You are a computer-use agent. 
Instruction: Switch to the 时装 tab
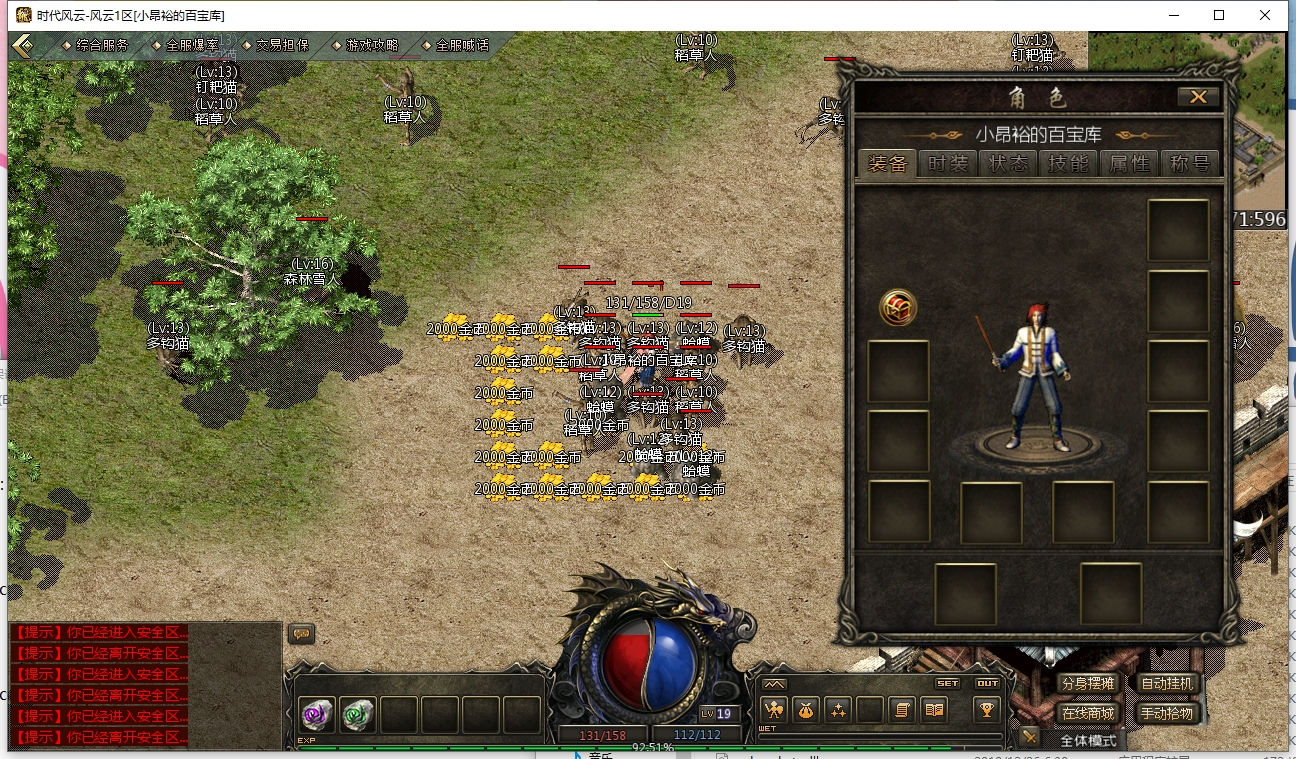(948, 164)
